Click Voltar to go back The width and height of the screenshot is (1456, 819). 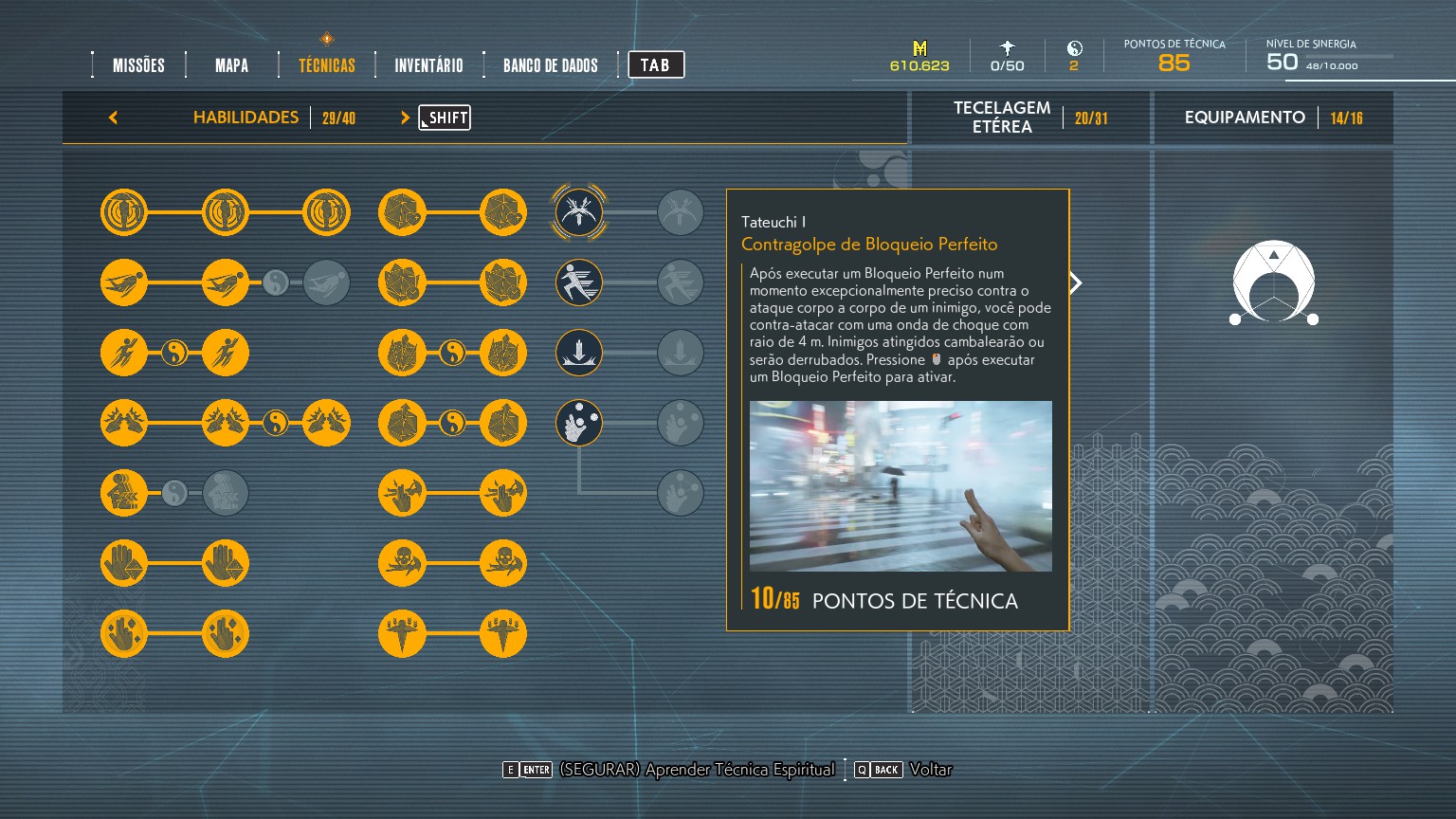pyautogui.click(x=930, y=770)
